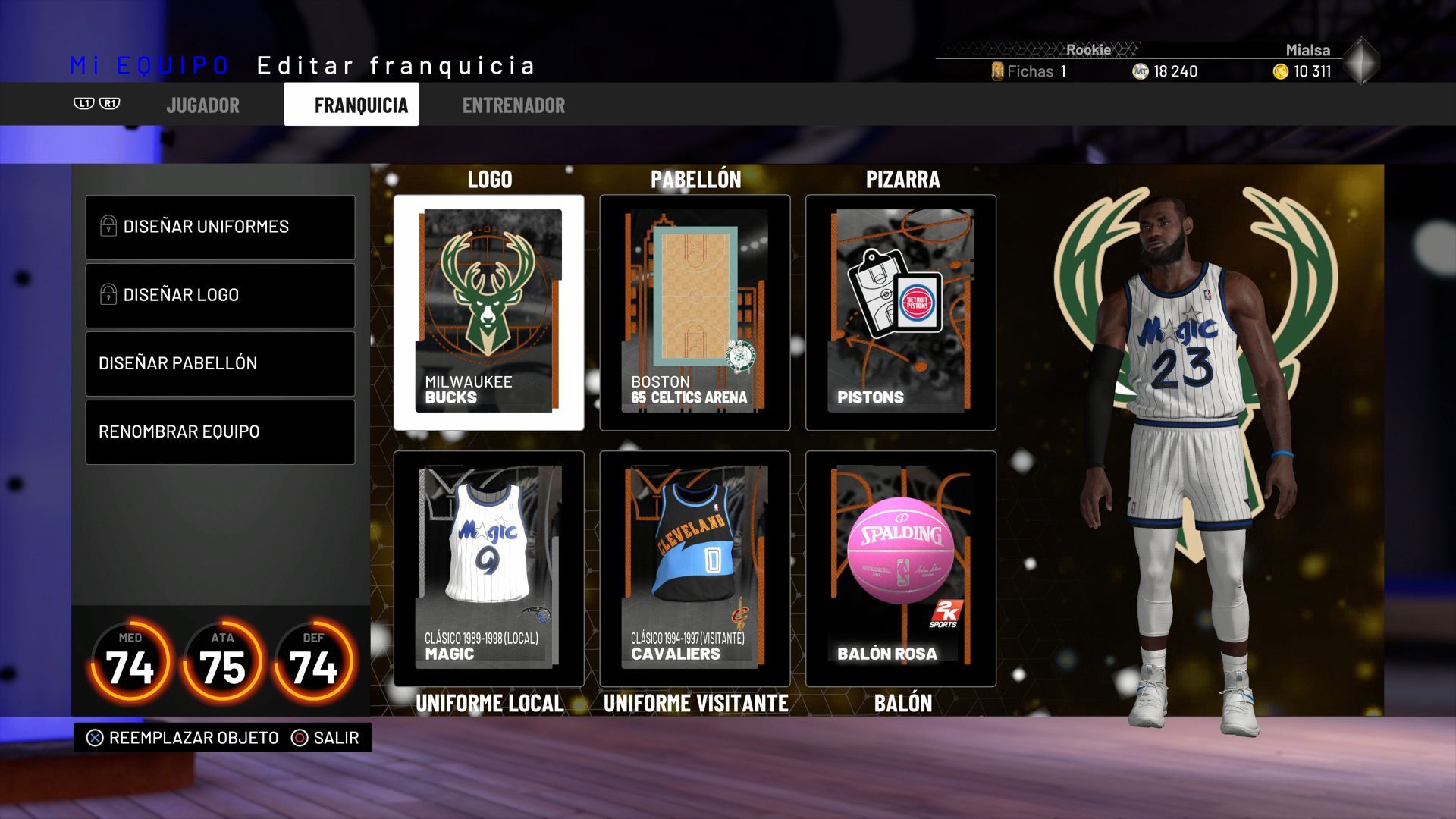Choose the Cavaliers away uniform card
Viewport: 1456px width, 819px height.
(x=695, y=568)
